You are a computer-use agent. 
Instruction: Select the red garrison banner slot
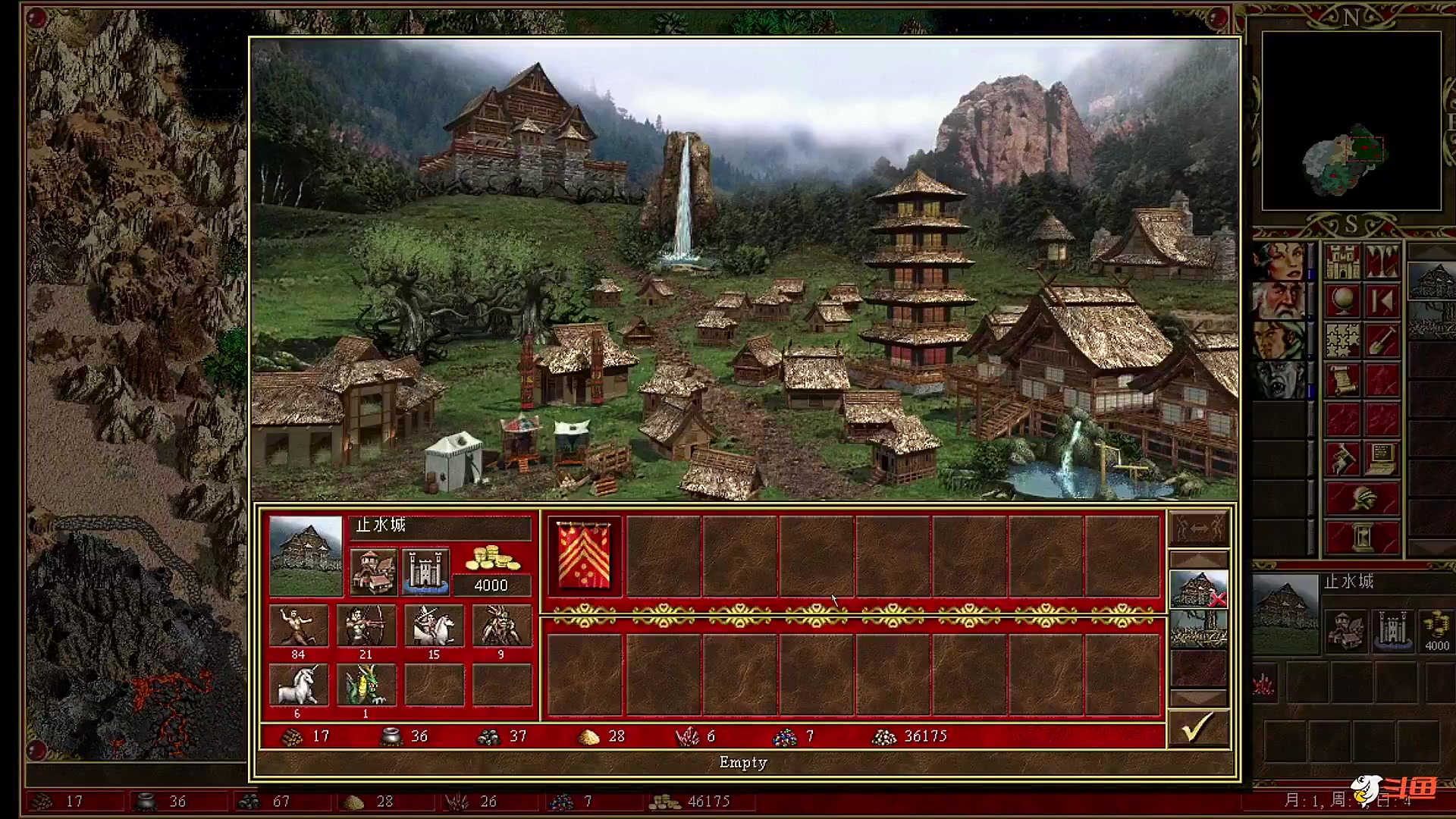[x=585, y=556]
